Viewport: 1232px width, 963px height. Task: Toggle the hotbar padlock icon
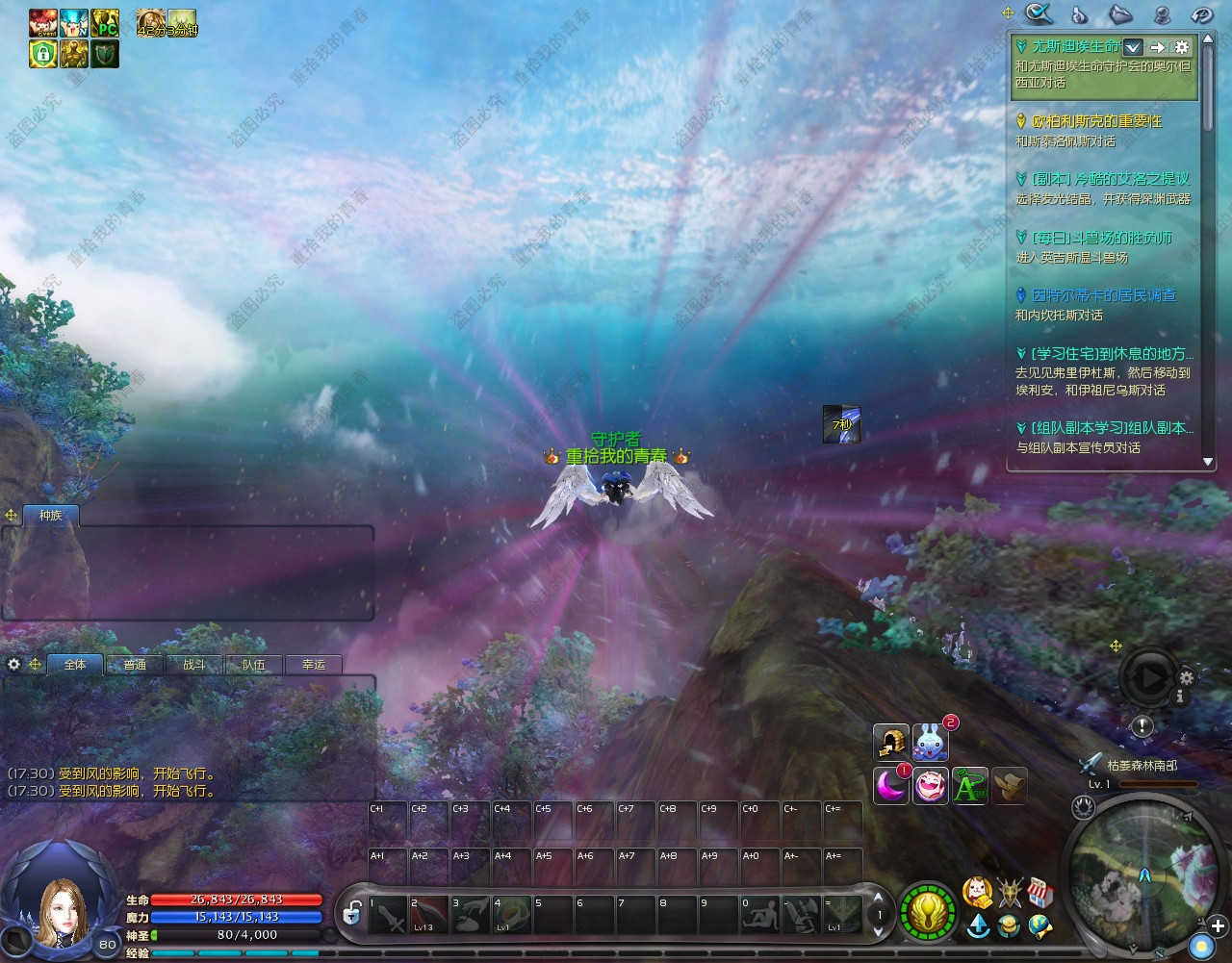point(352,913)
